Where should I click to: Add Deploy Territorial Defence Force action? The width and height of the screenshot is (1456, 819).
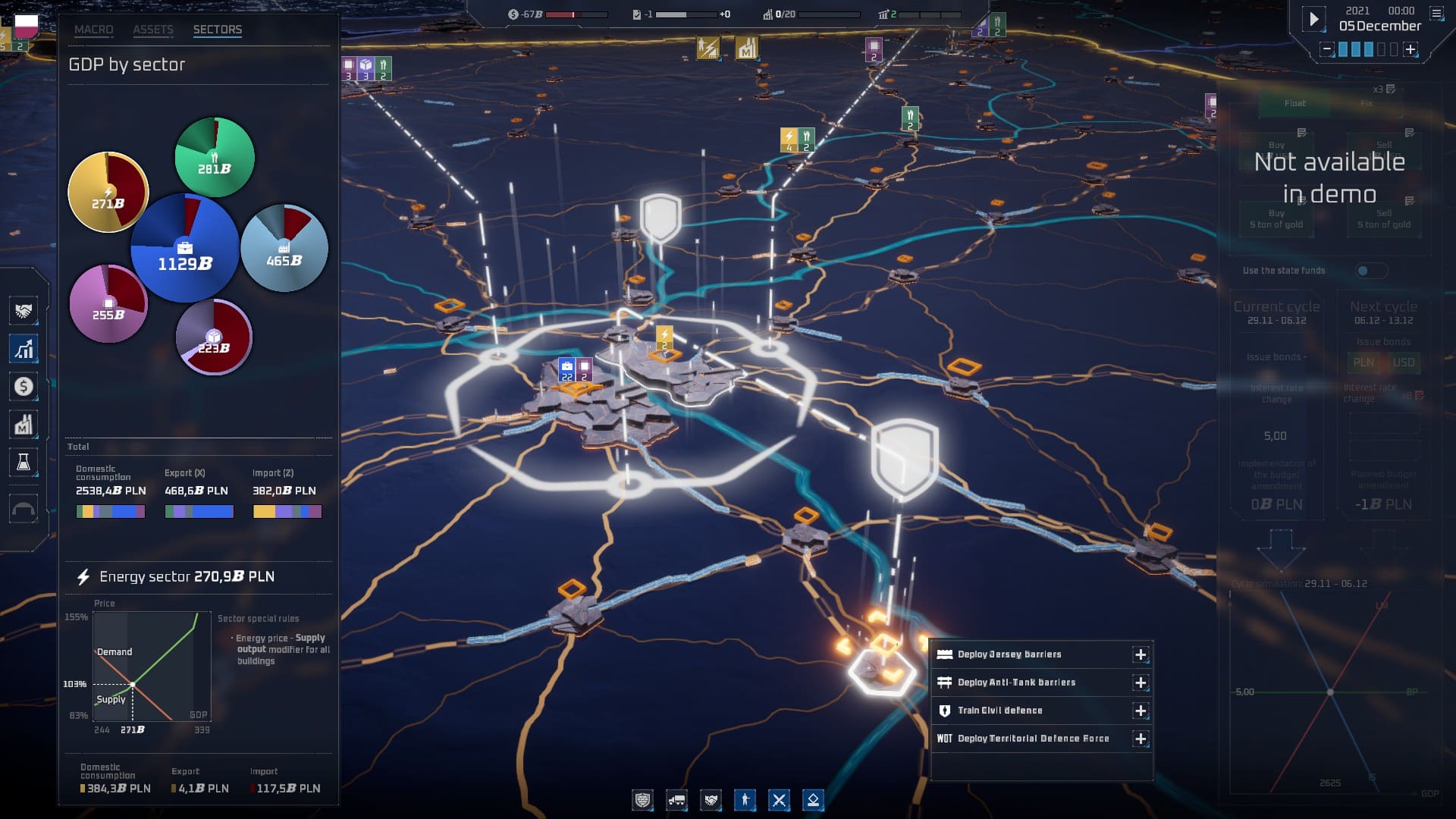[1141, 739]
